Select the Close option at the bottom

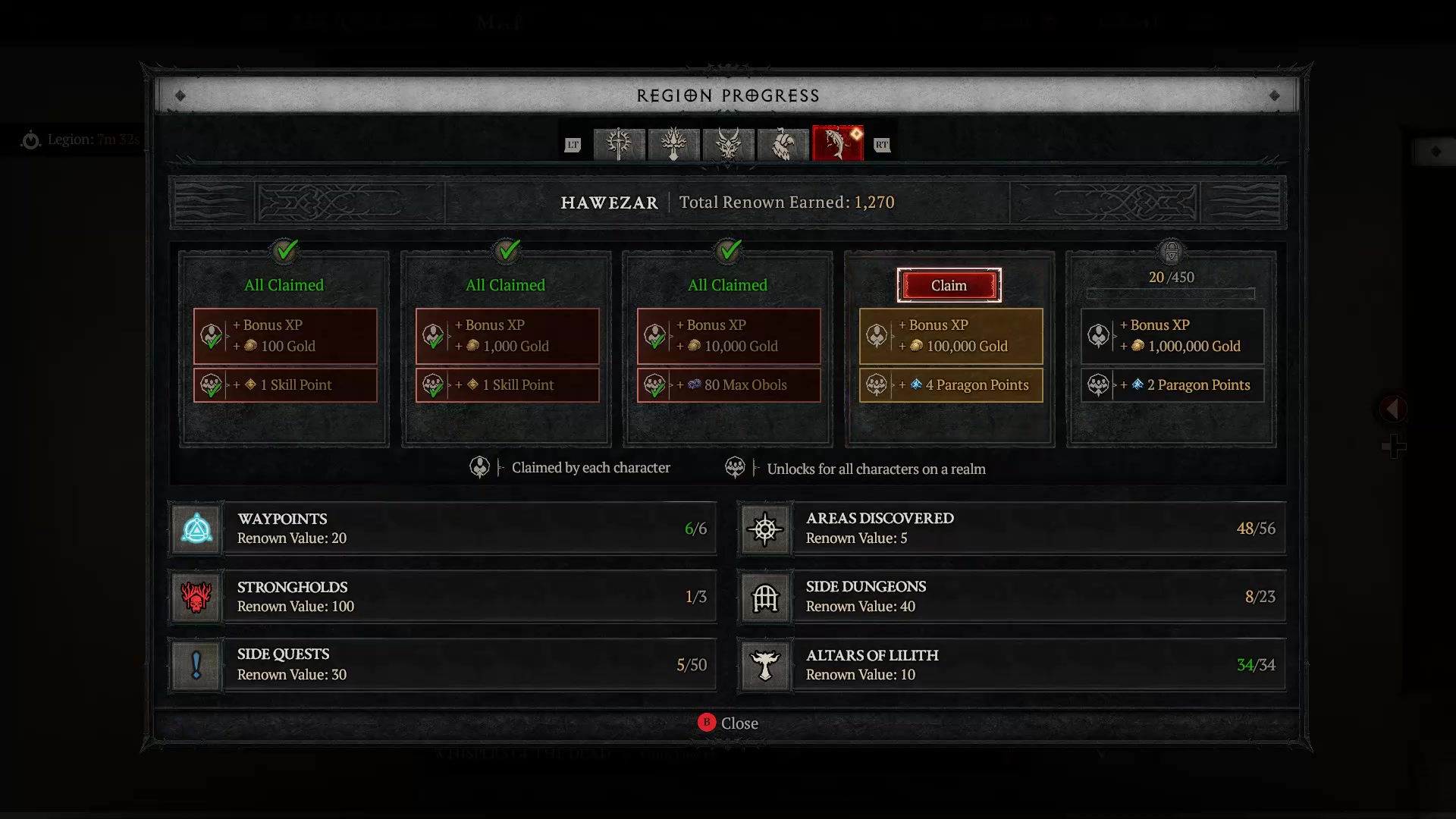(728, 723)
